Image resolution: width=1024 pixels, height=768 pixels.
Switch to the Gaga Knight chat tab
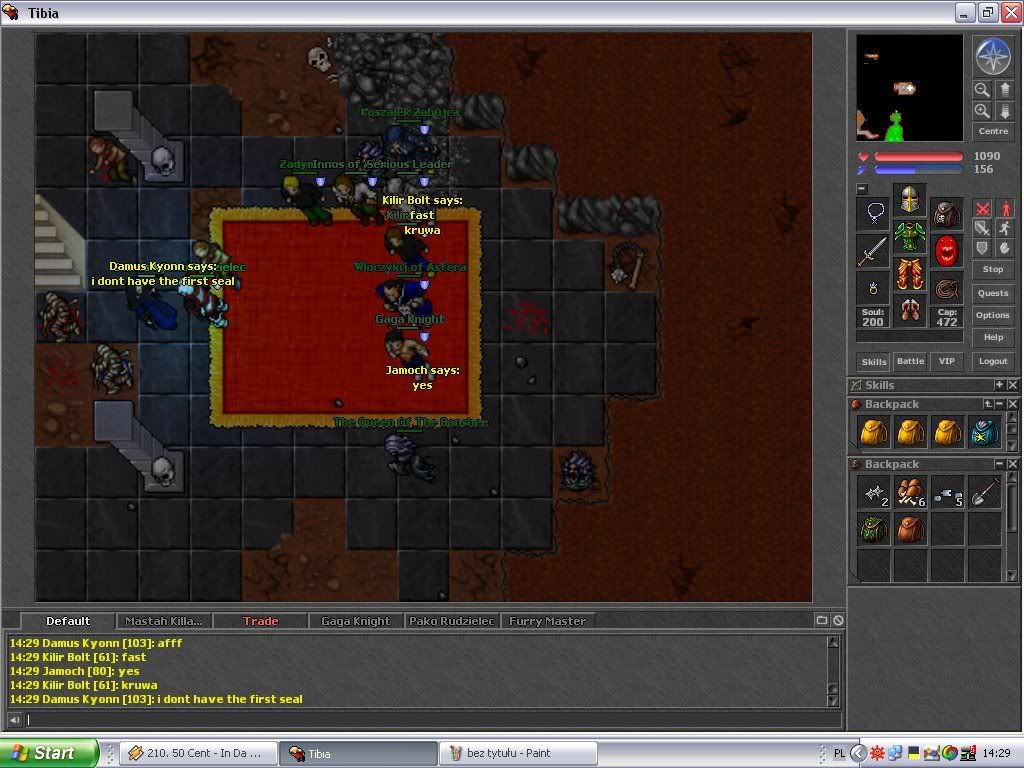[355, 621]
